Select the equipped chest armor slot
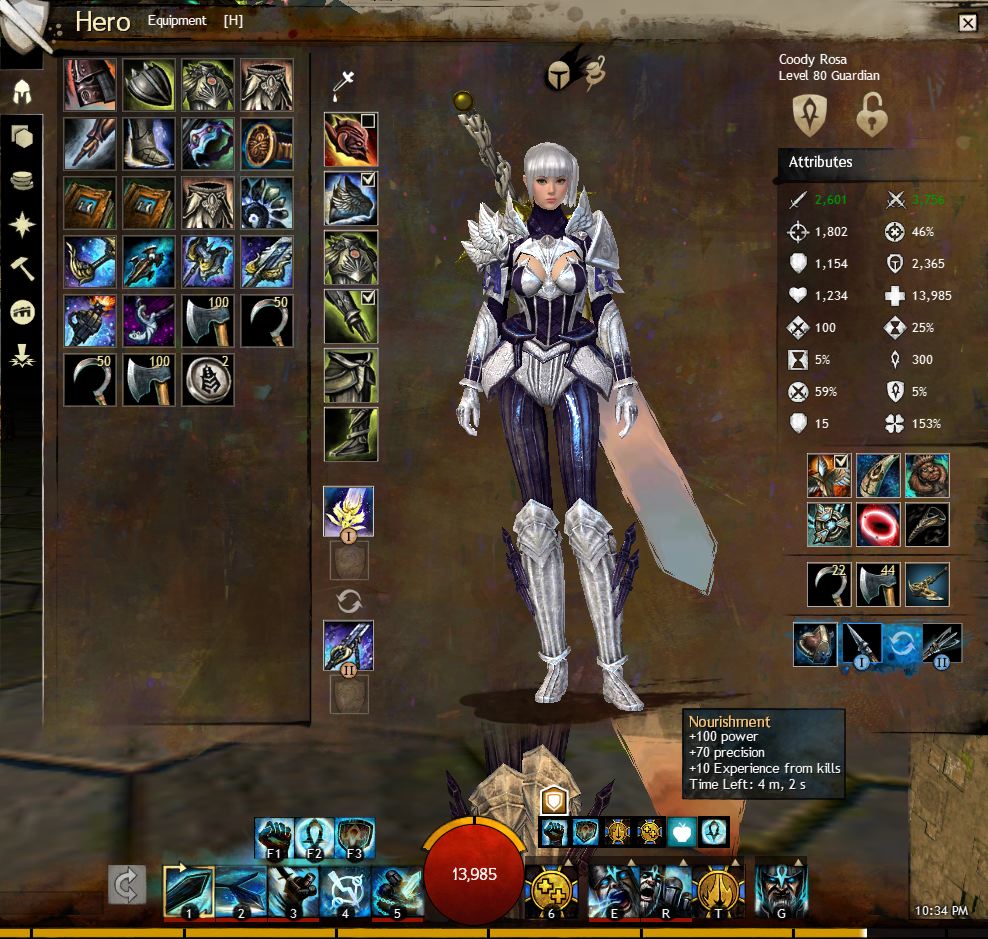Viewport: 988px width, 939px height. point(350,257)
